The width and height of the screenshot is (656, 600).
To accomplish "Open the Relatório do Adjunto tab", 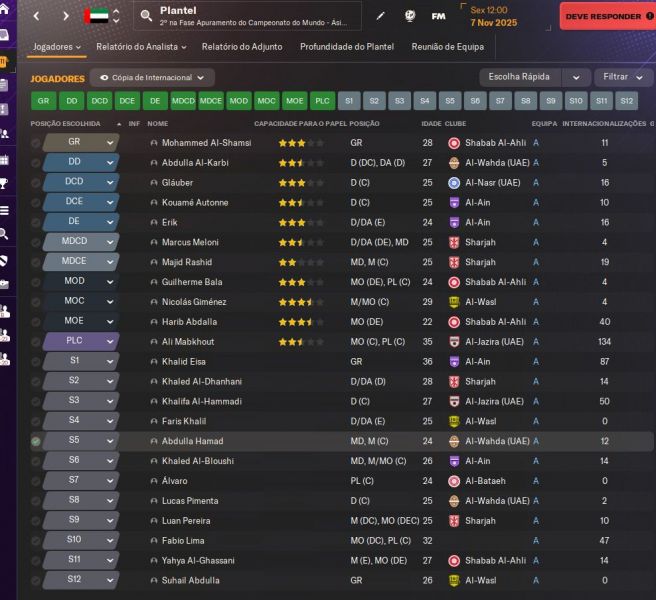I will click(x=241, y=46).
